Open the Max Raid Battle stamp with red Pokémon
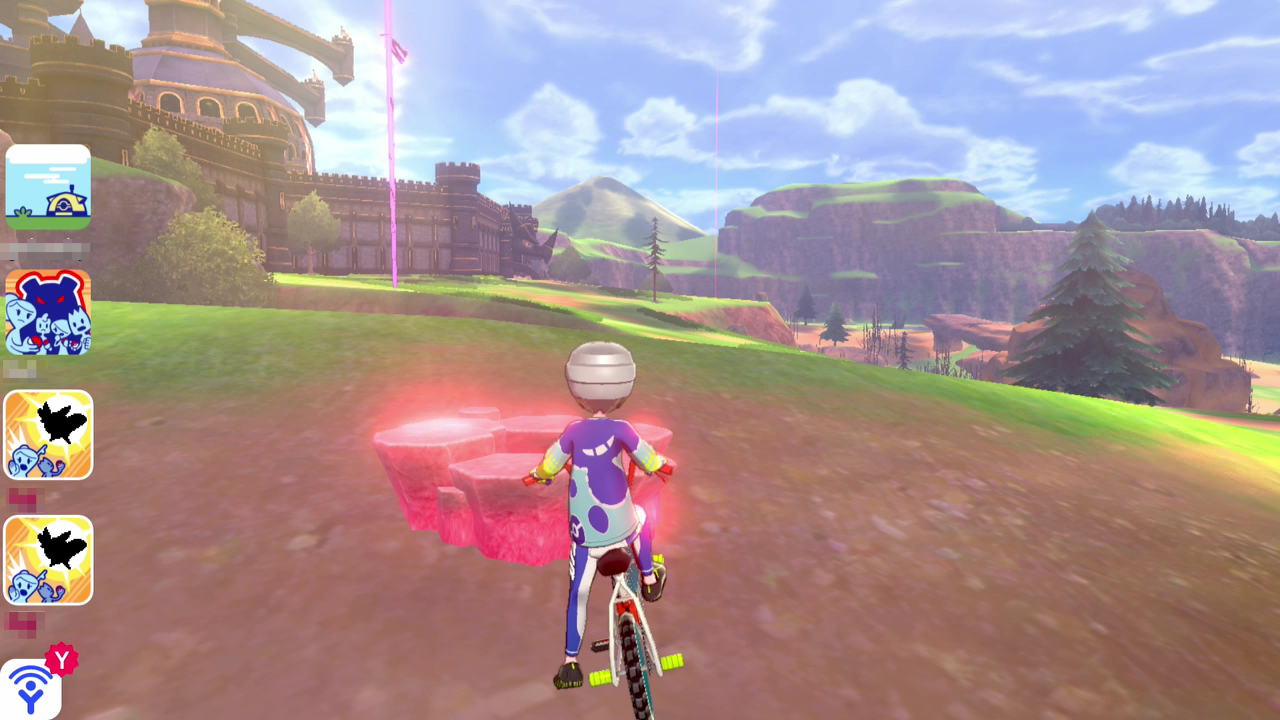The image size is (1280, 720). tap(48, 310)
